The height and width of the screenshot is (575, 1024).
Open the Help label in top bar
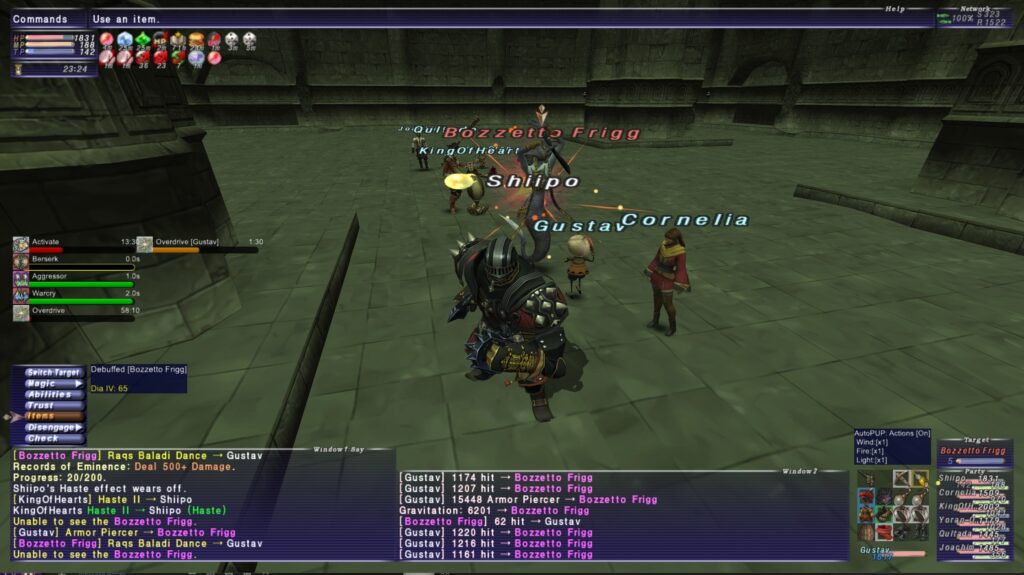(x=894, y=9)
